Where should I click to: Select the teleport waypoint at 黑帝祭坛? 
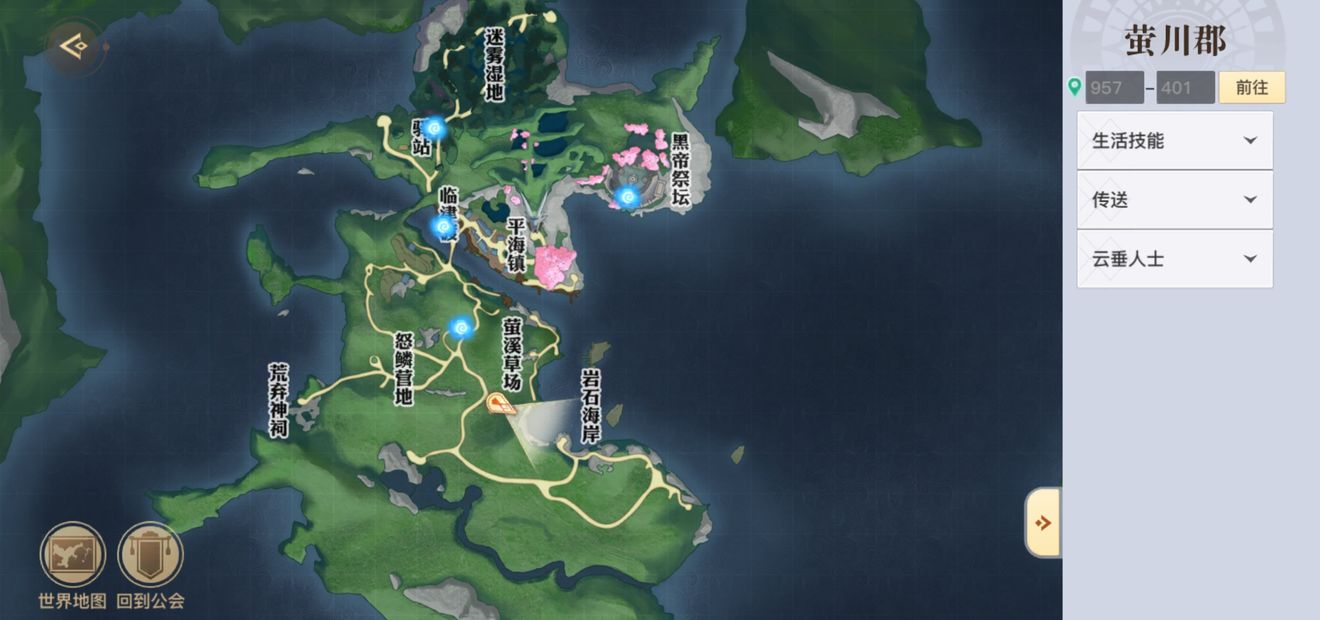coord(627,197)
